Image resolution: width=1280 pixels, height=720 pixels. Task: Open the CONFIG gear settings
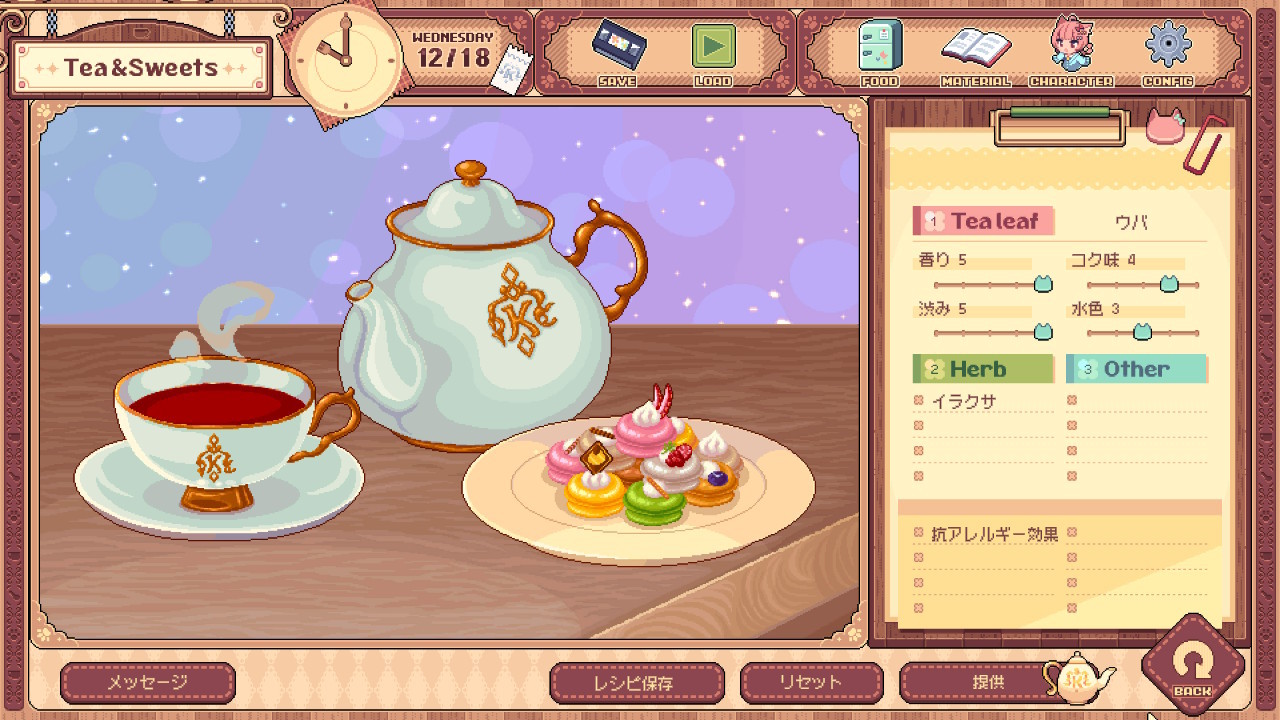click(1167, 52)
